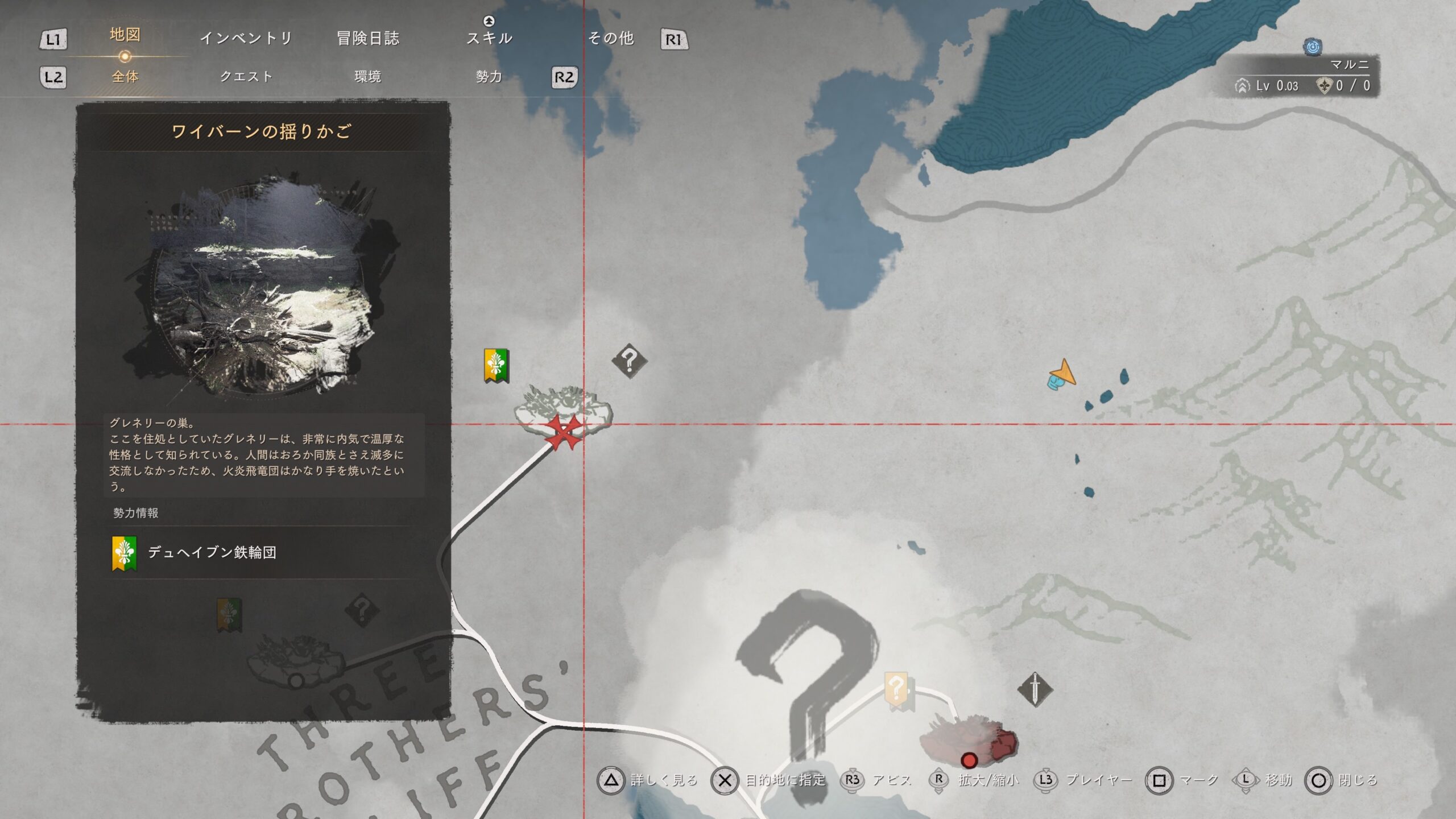Select the faded yellow question banner marker

(896, 690)
